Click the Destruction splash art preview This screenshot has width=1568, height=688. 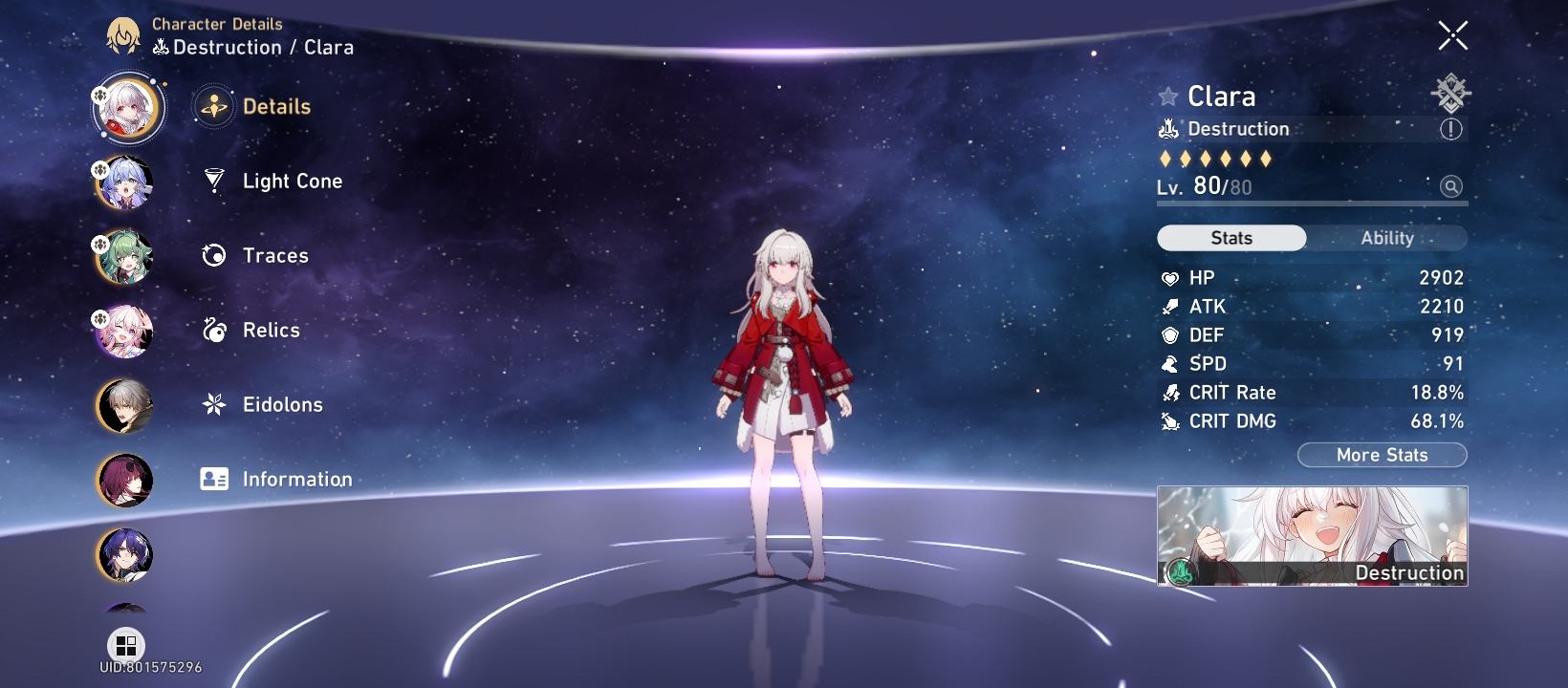coord(1312,537)
